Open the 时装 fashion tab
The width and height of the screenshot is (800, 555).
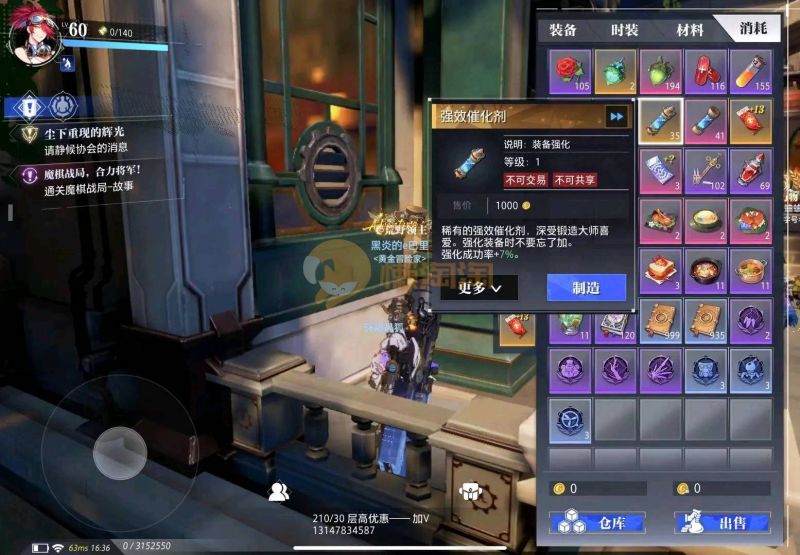[624, 30]
